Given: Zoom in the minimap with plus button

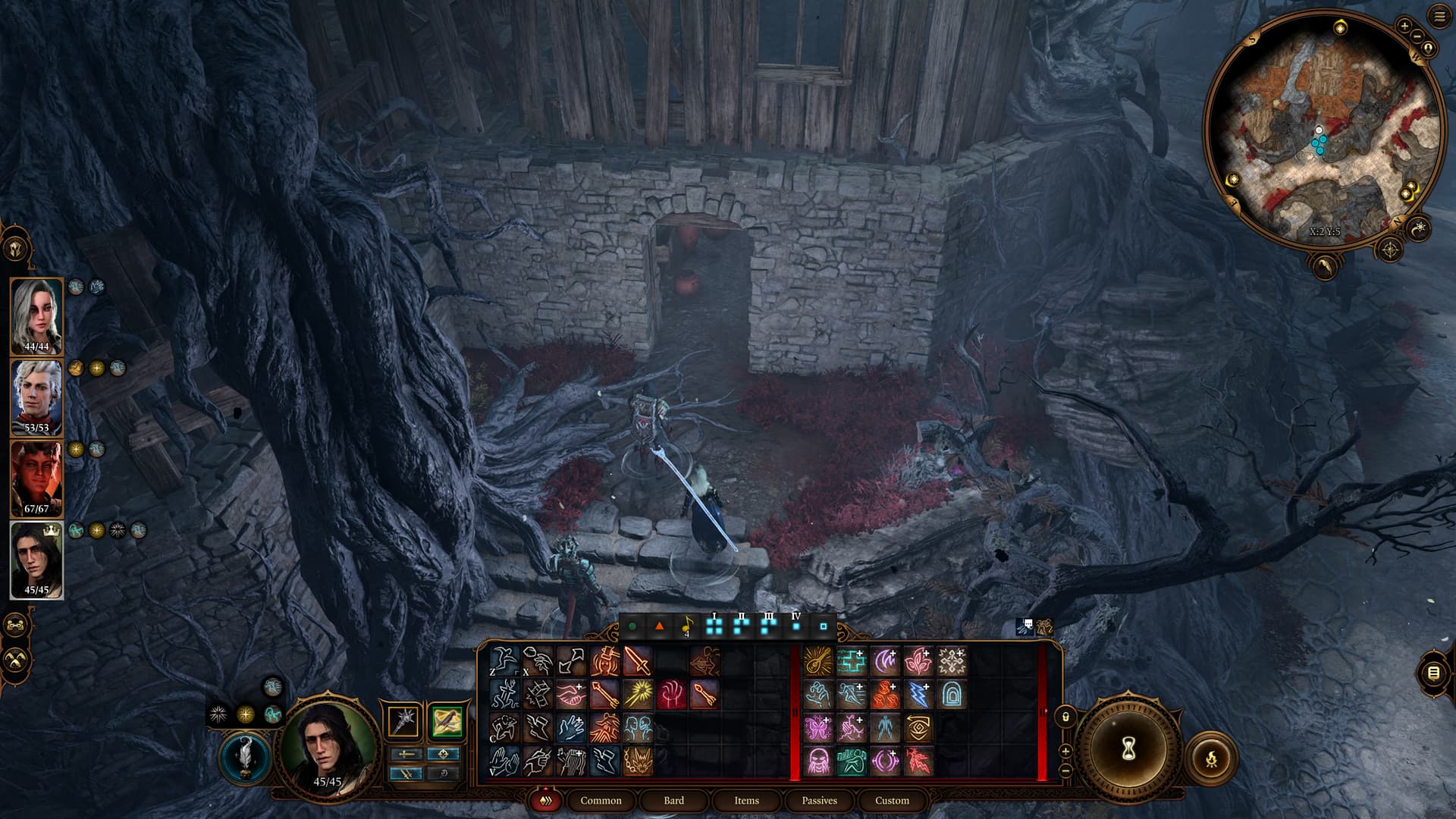Looking at the screenshot, I should tap(1404, 27).
